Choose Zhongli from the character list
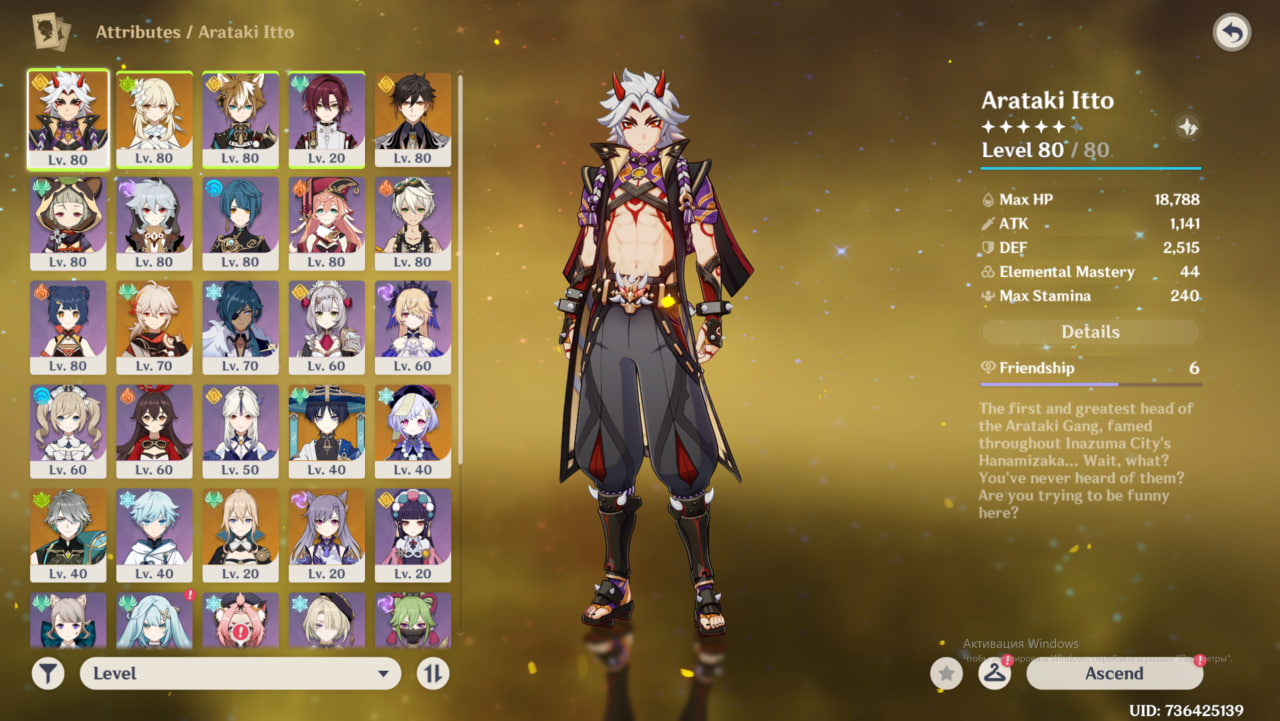Image resolution: width=1280 pixels, height=721 pixels. 413,118
